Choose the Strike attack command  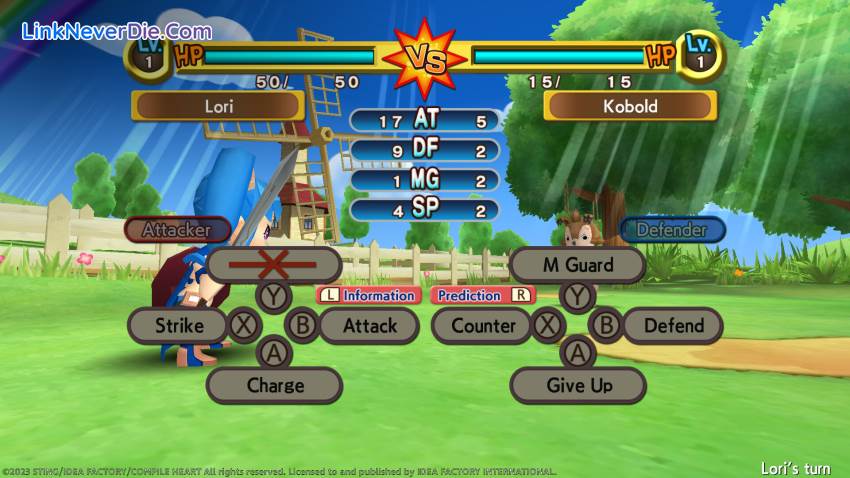179,325
